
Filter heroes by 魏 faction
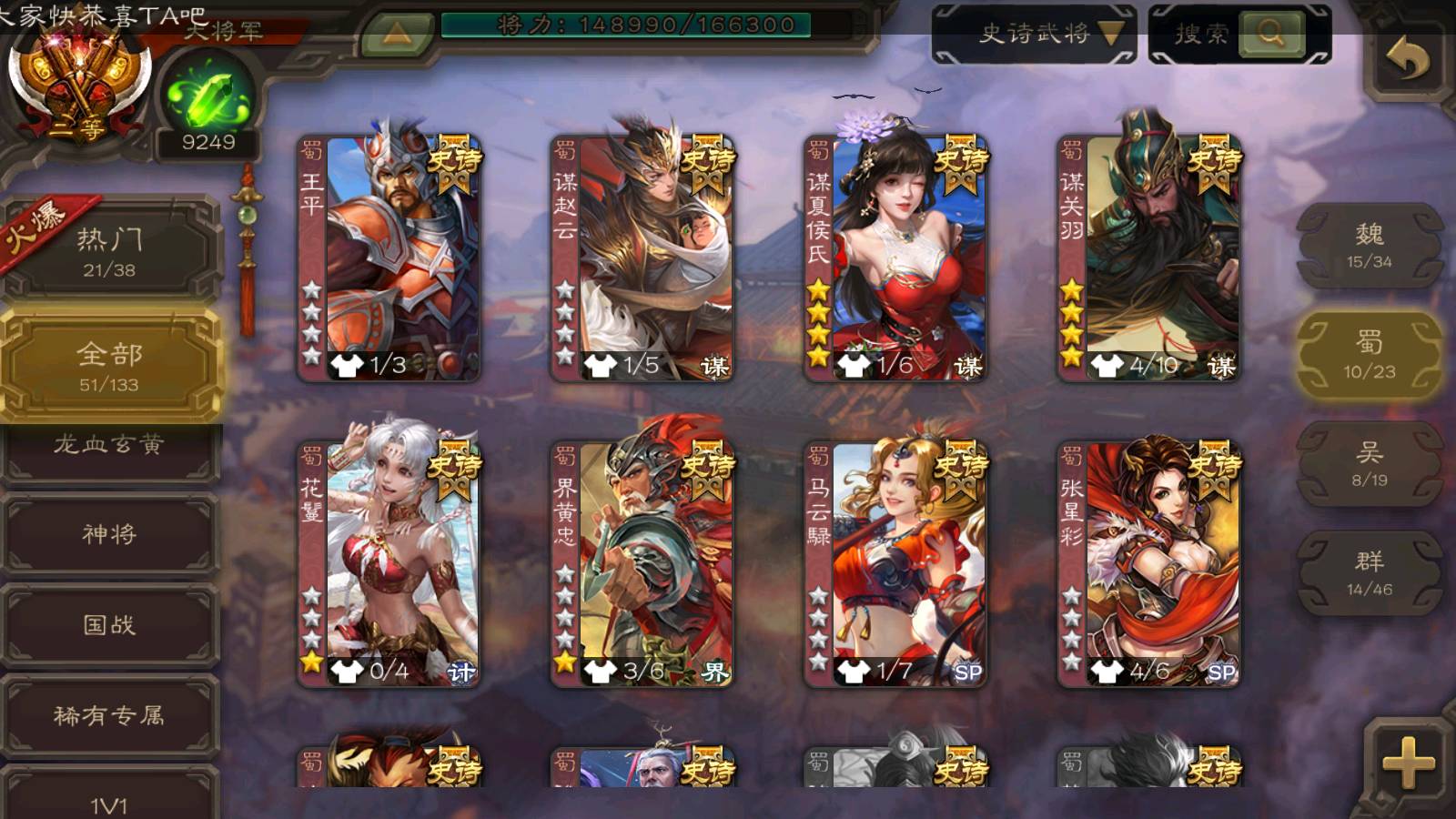(1370, 246)
